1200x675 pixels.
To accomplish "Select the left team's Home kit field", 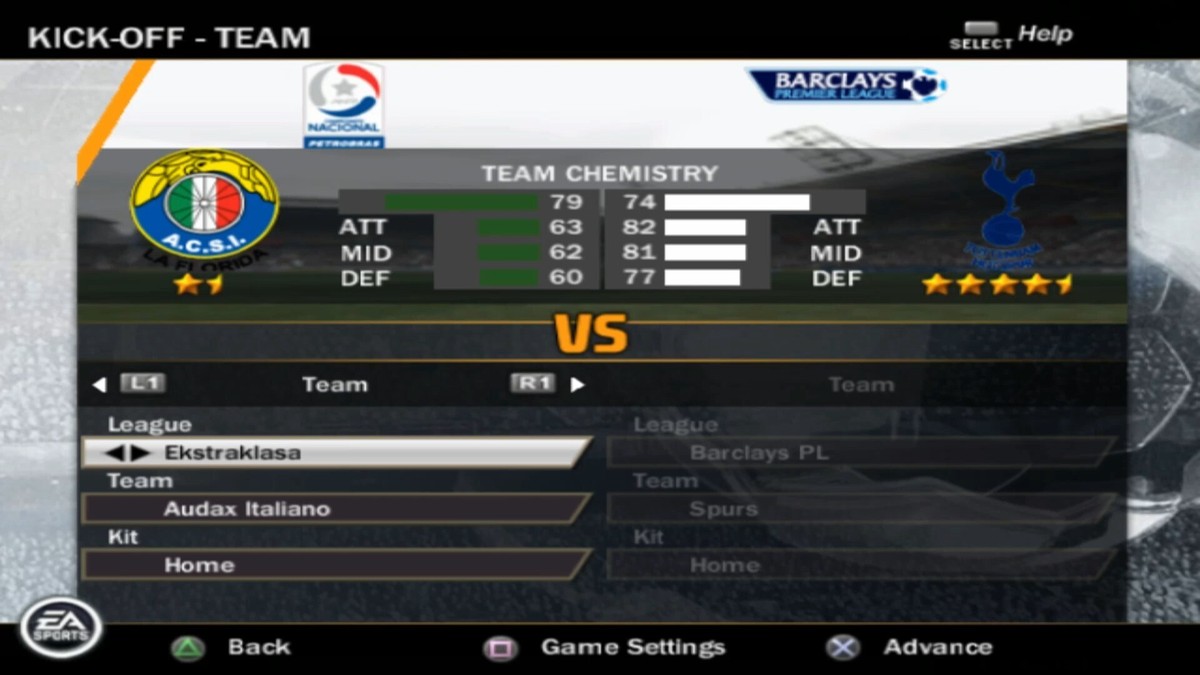I will click(335, 565).
